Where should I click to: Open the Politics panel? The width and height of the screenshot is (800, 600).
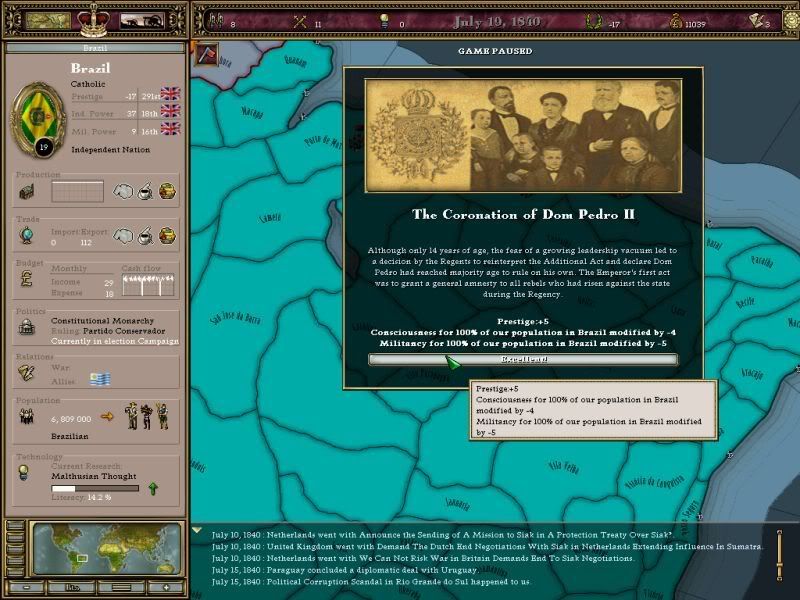[x=26, y=328]
